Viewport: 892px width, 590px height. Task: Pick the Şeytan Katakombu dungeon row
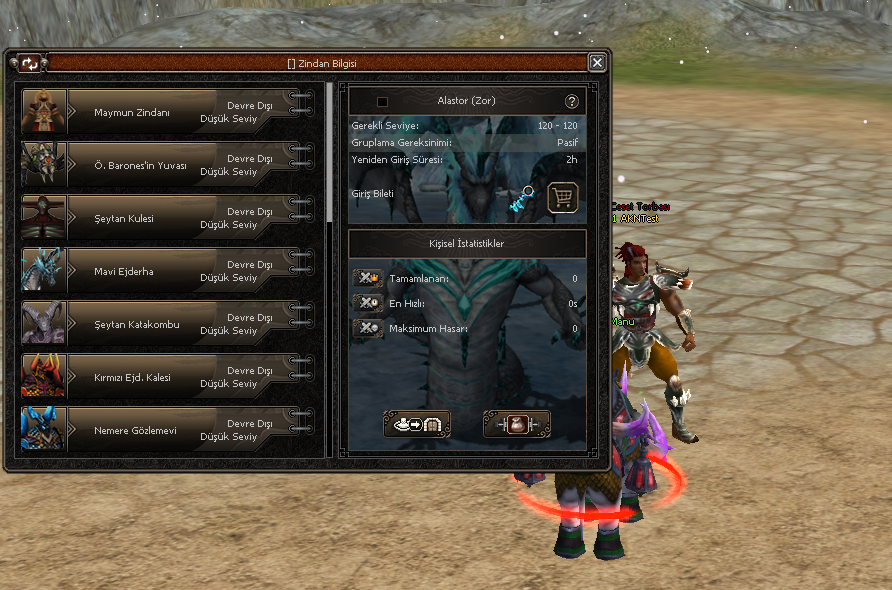(168, 324)
